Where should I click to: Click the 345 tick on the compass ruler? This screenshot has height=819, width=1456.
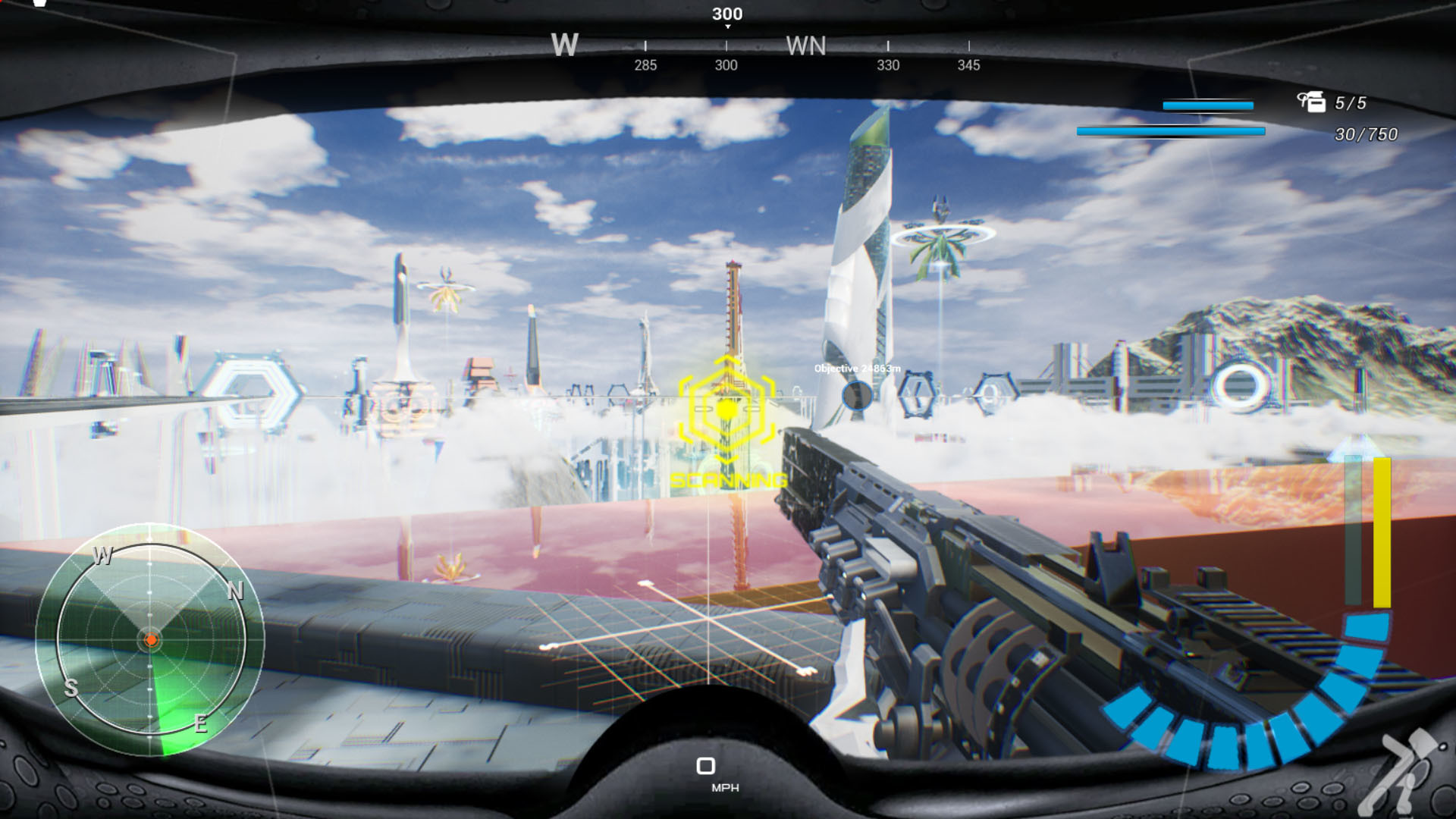[x=968, y=66]
